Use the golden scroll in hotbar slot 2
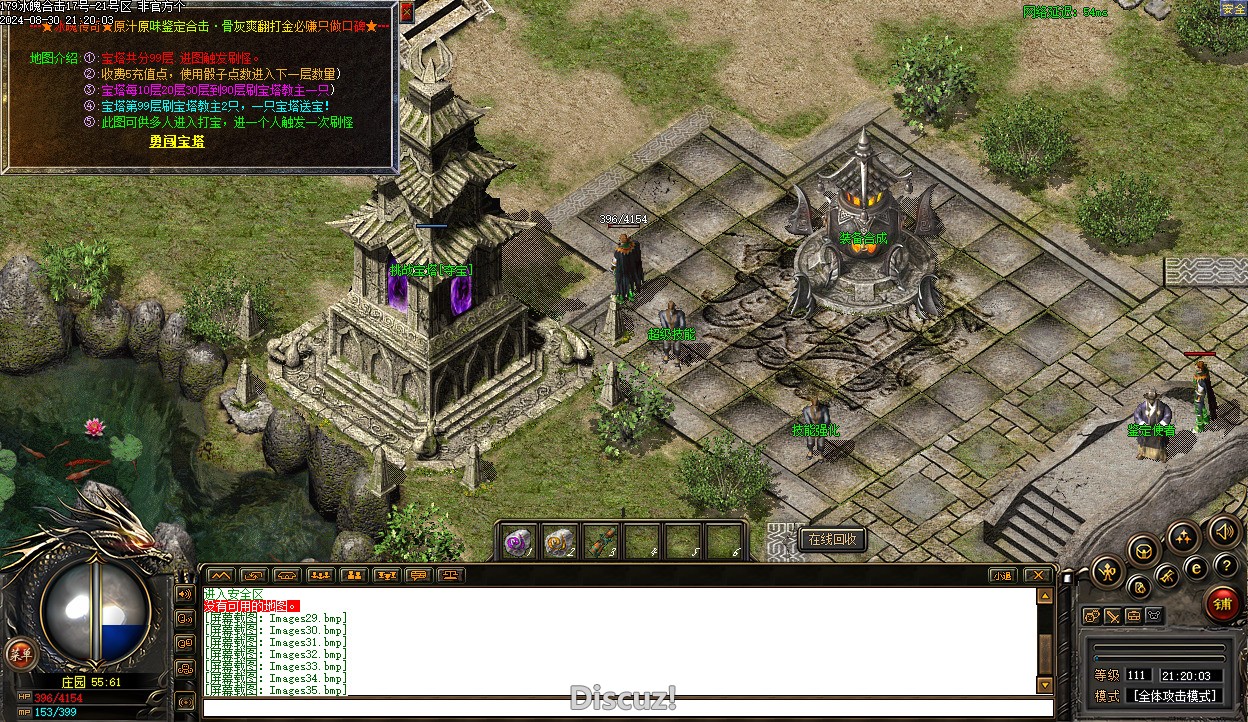 tap(558, 542)
